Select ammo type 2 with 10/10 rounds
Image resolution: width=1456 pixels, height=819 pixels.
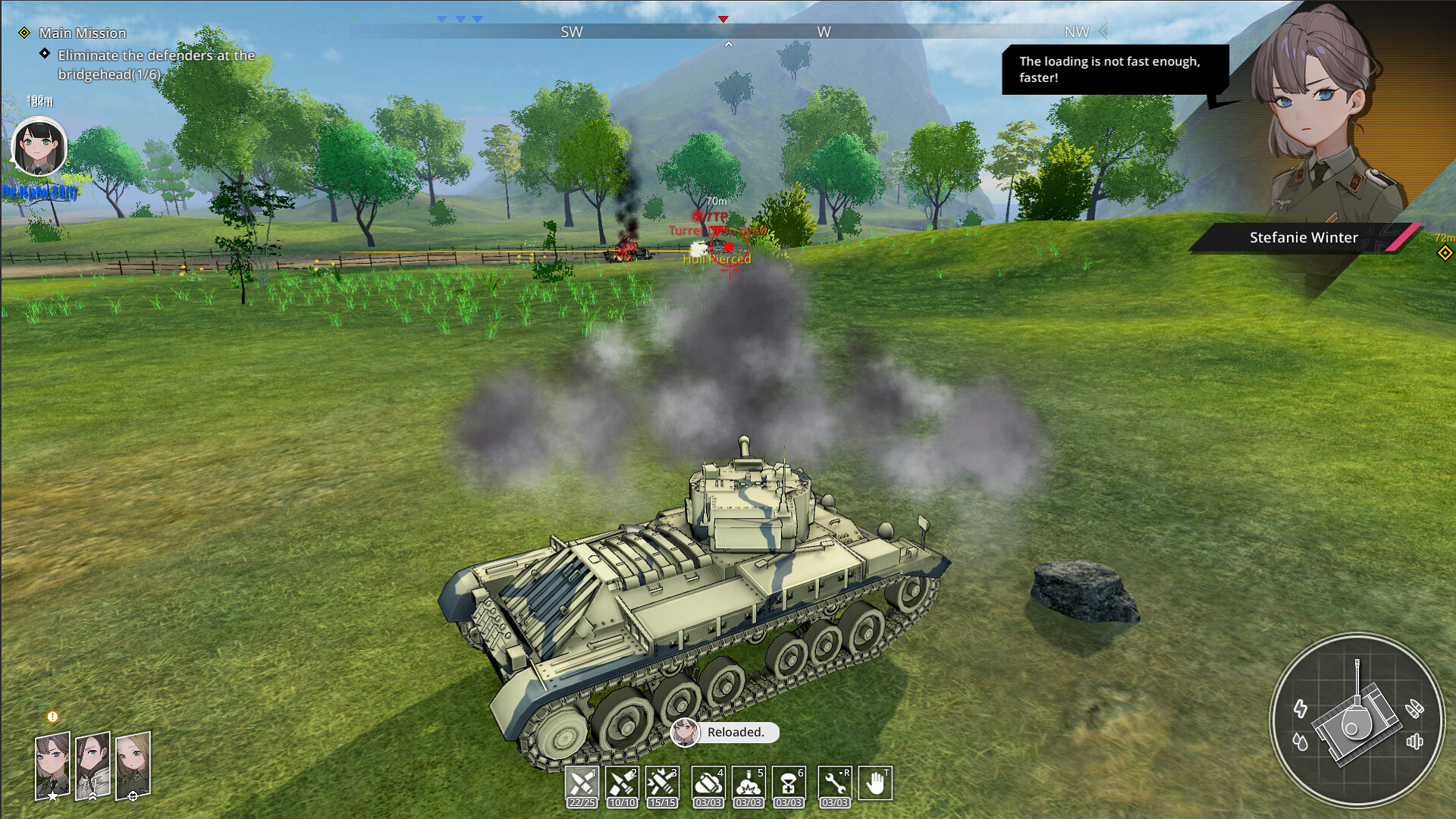[x=622, y=783]
